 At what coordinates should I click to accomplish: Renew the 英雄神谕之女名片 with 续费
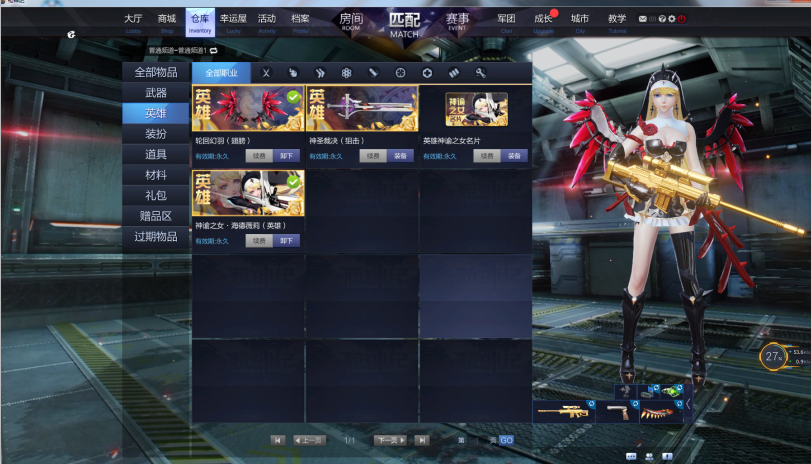[487, 156]
